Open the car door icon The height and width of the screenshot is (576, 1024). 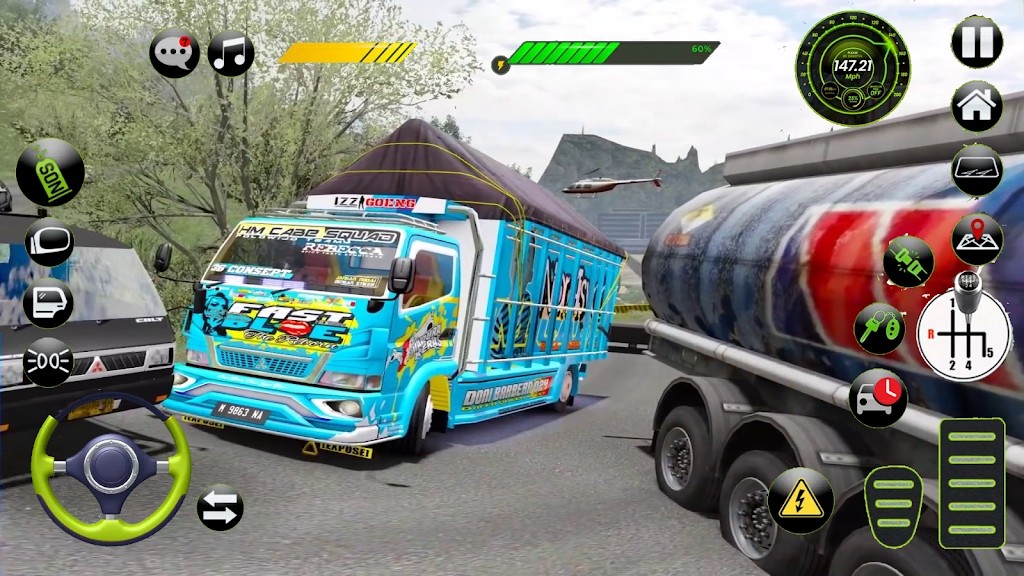[49, 300]
